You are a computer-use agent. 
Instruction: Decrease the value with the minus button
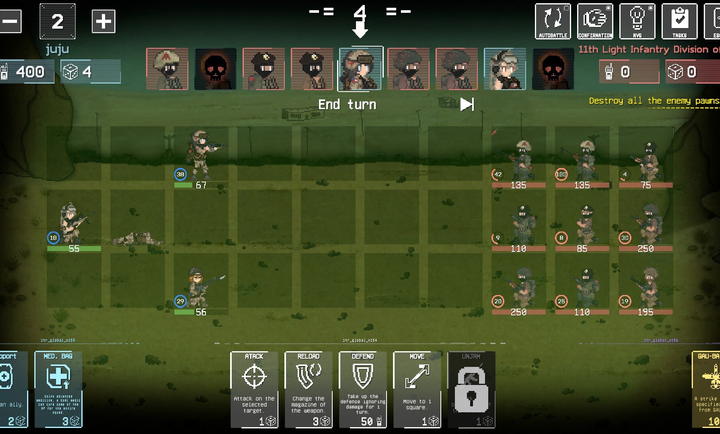(10, 20)
